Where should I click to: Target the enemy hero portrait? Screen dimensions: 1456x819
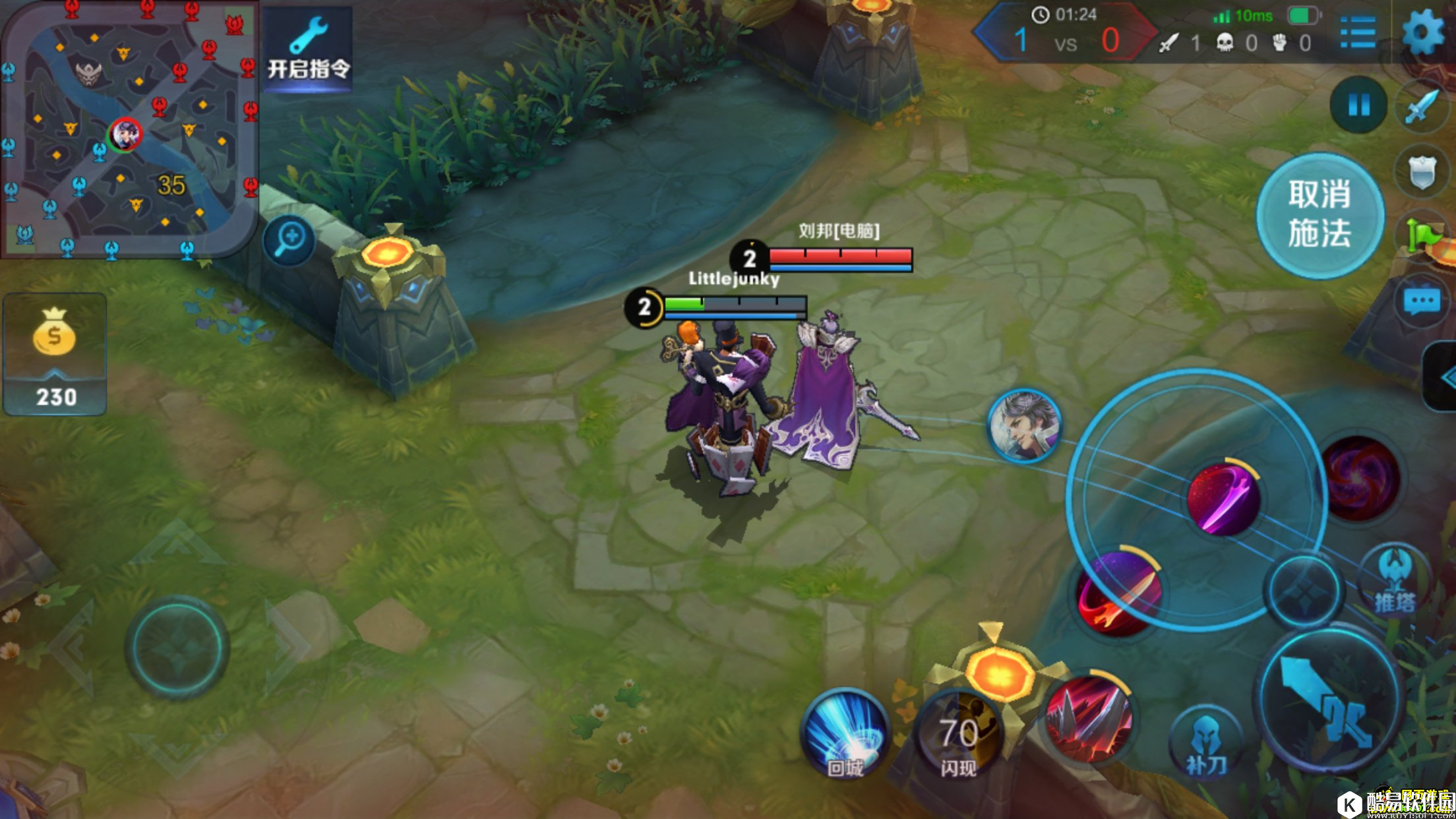[1024, 425]
